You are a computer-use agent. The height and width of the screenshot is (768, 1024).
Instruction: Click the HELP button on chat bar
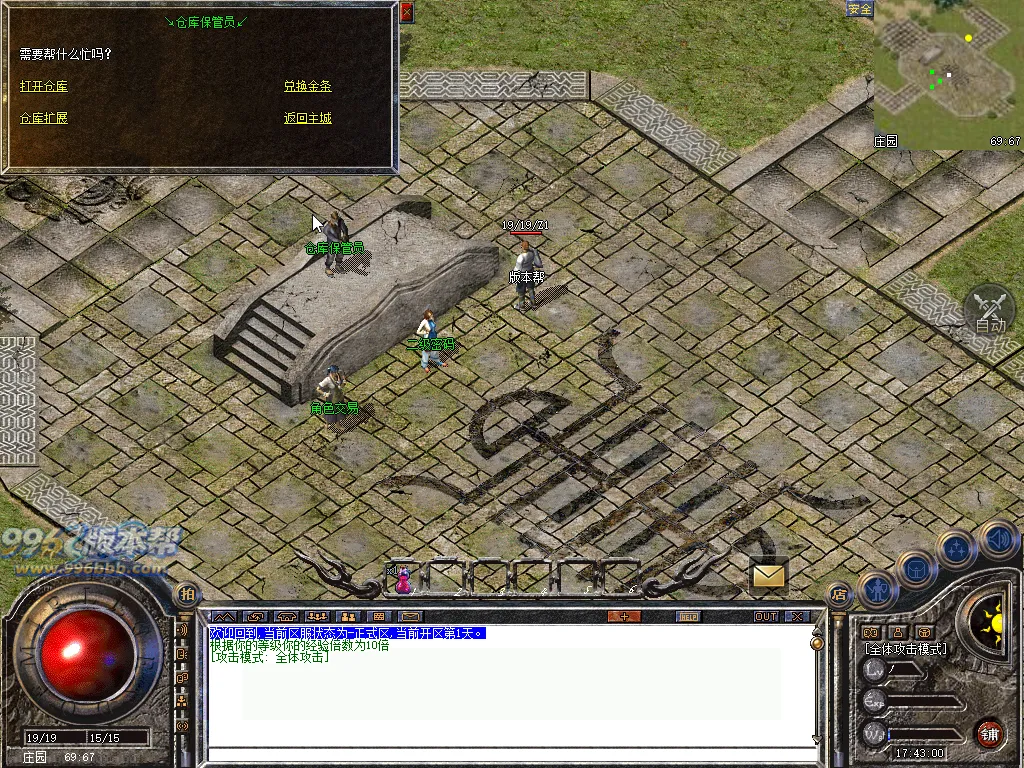tap(688, 616)
